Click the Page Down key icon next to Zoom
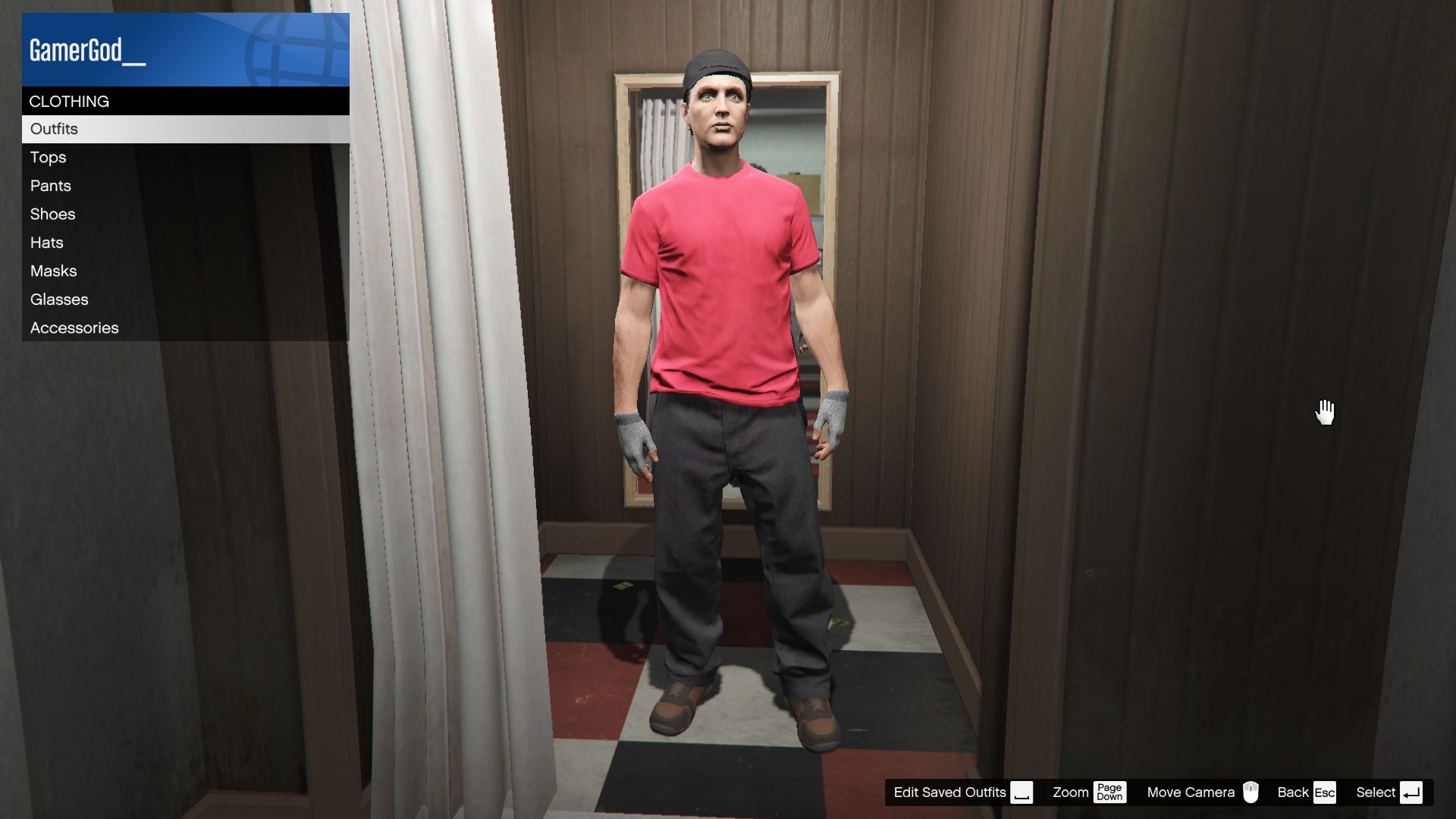 (x=1110, y=792)
